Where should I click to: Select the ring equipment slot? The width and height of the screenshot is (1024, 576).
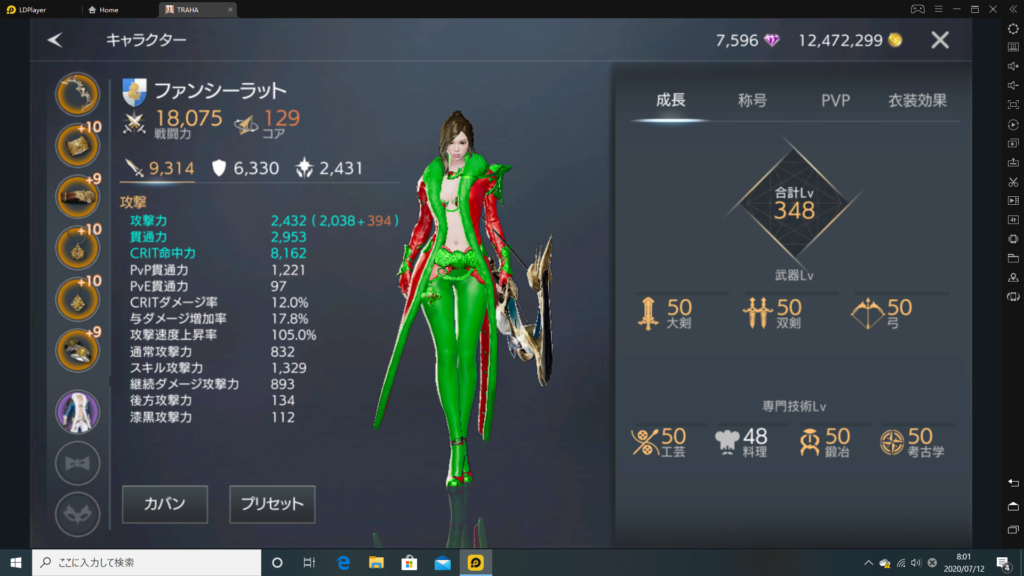pos(77,348)
